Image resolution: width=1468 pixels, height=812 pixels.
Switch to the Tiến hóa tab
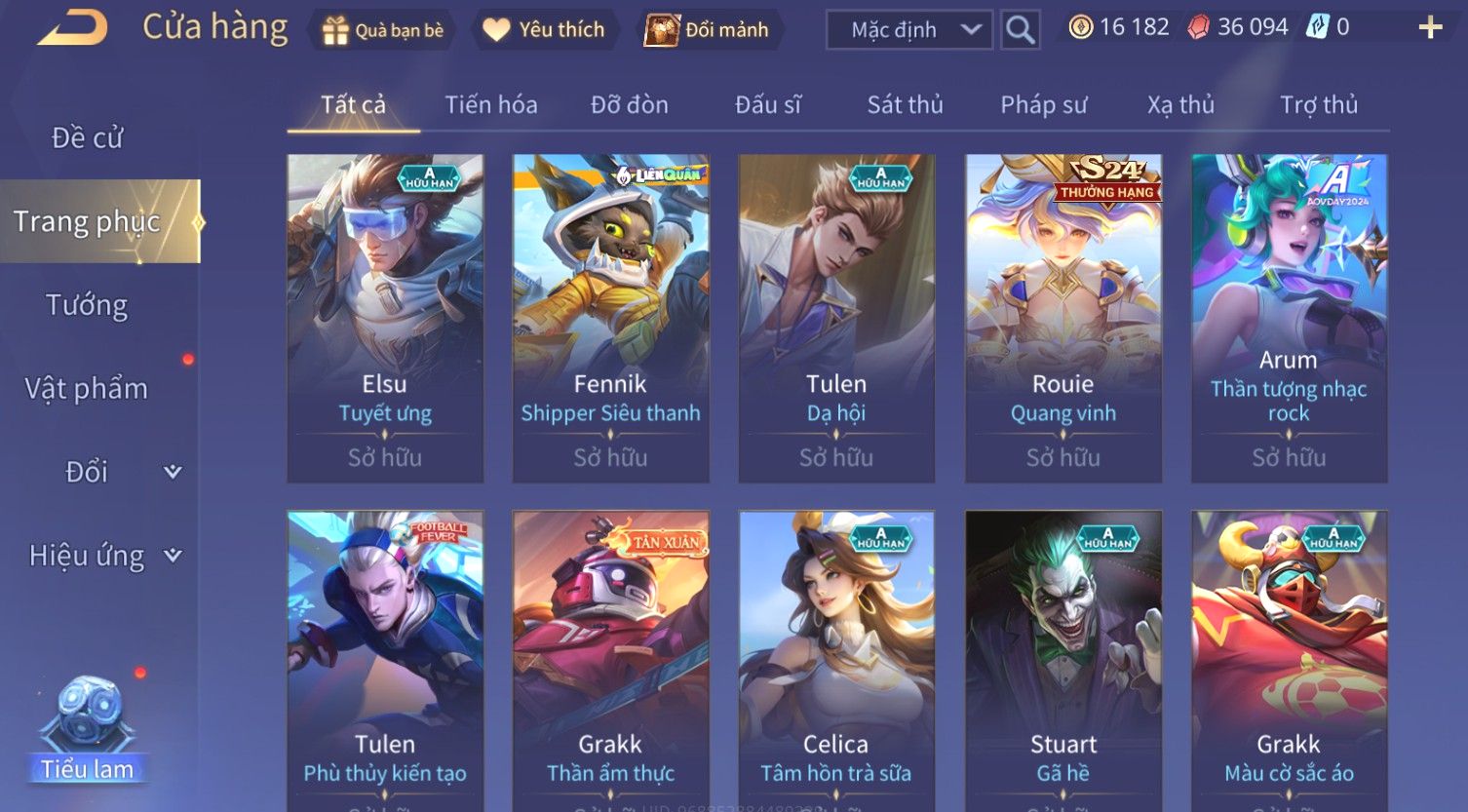pos(490,105)
